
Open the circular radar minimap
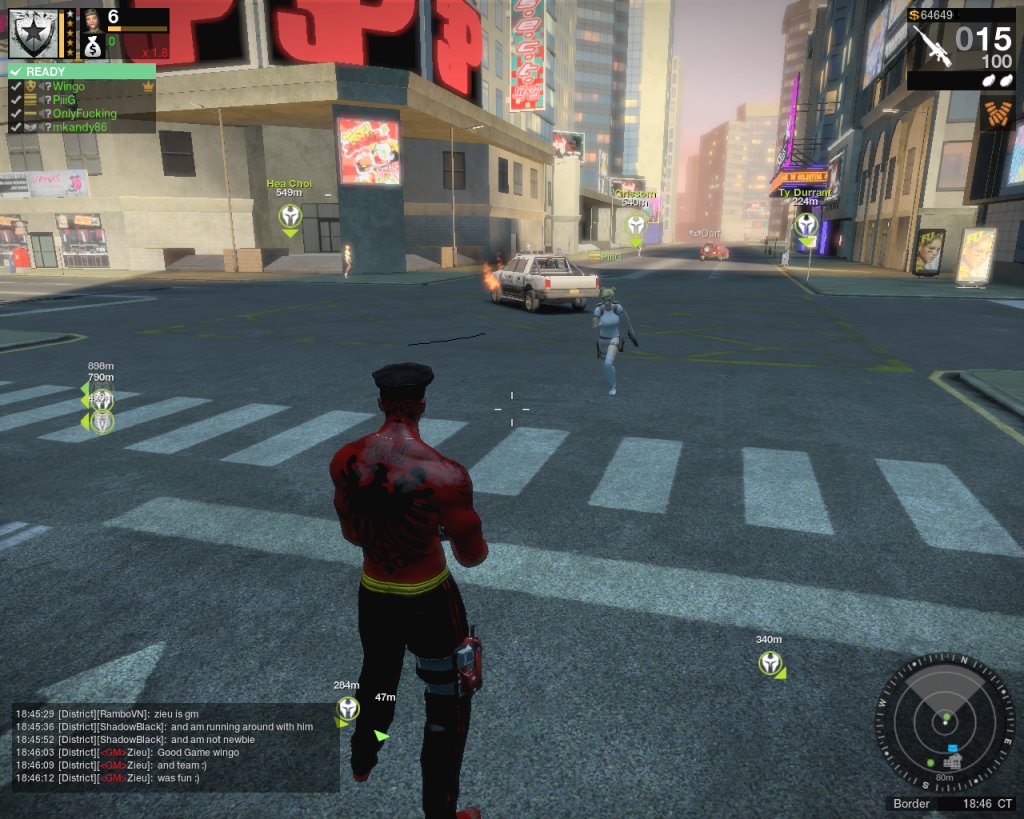[x=945, y=719]
